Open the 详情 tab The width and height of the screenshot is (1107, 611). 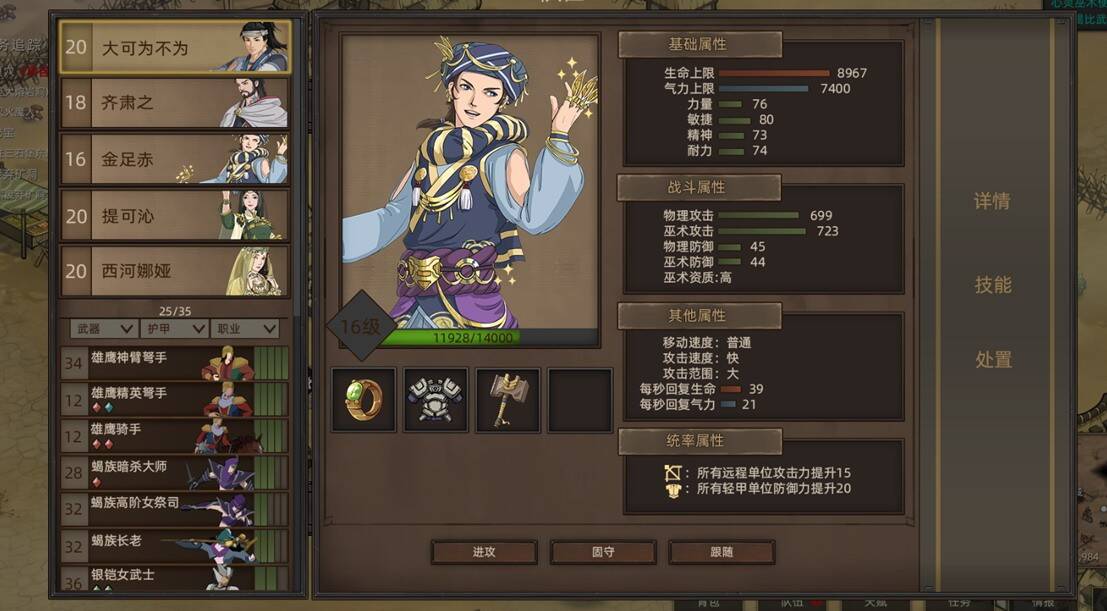point(993,201)
